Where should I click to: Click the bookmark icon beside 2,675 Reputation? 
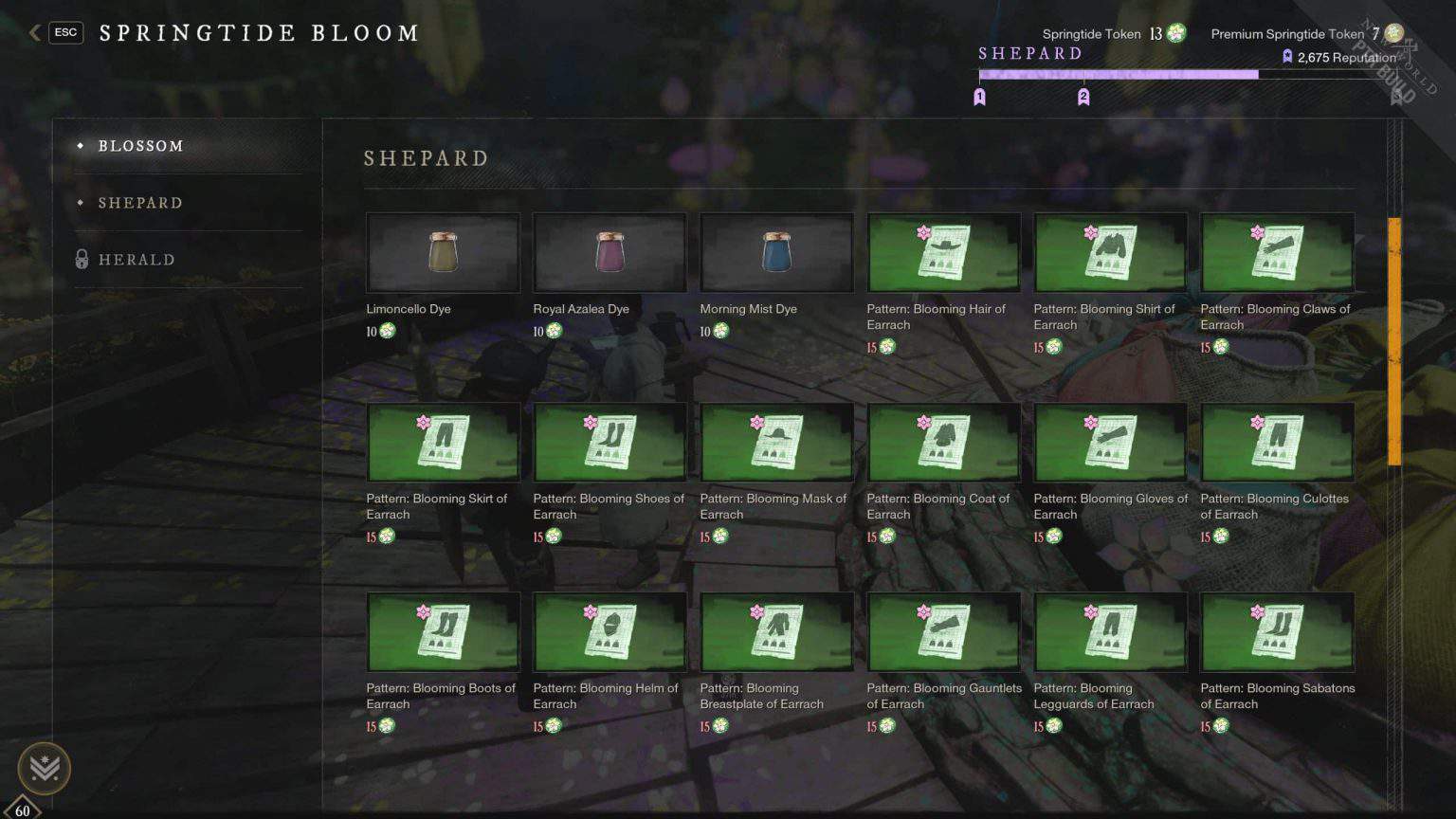[1286, 57]
